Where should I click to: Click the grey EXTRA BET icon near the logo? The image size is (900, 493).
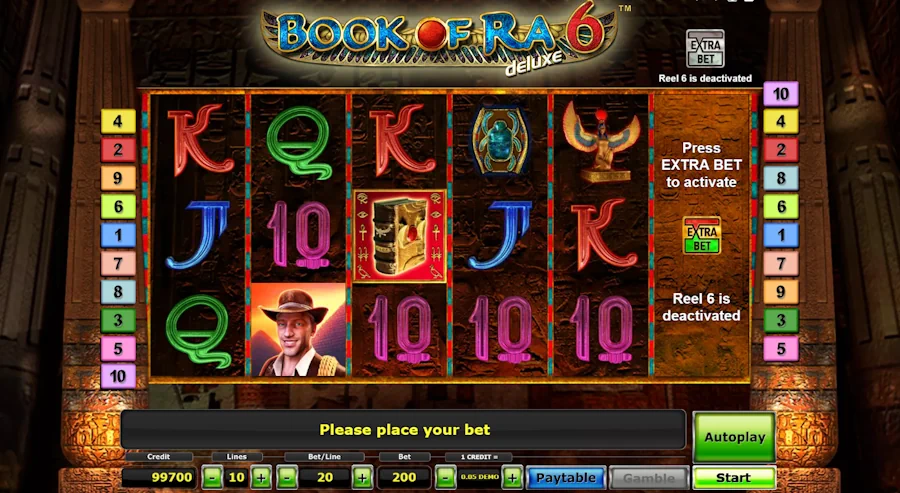click(704, 48)
